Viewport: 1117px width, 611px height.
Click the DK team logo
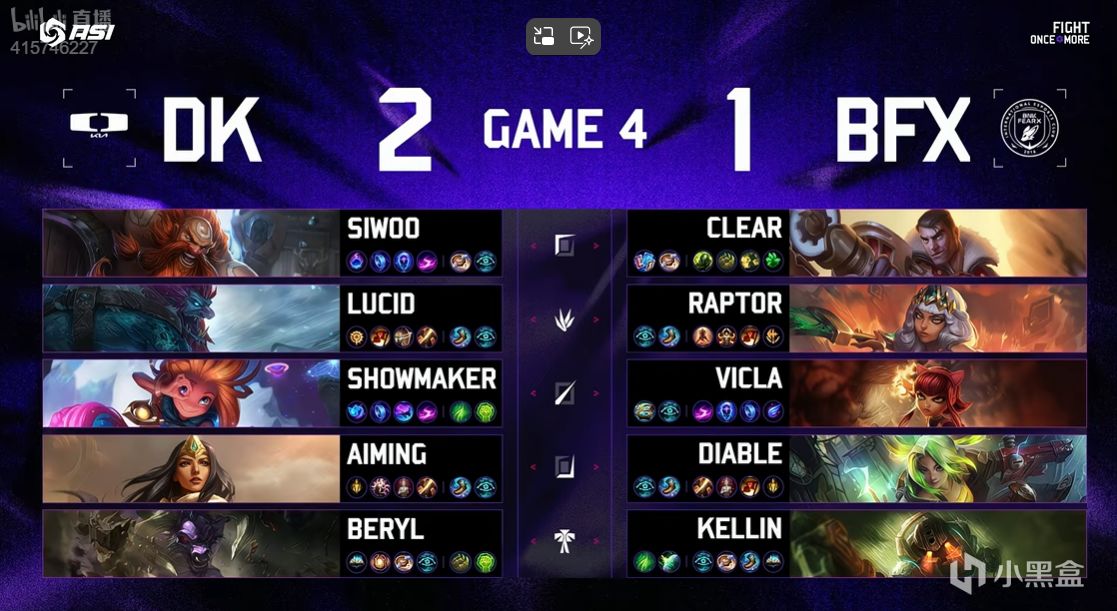(x=98, y=125)
